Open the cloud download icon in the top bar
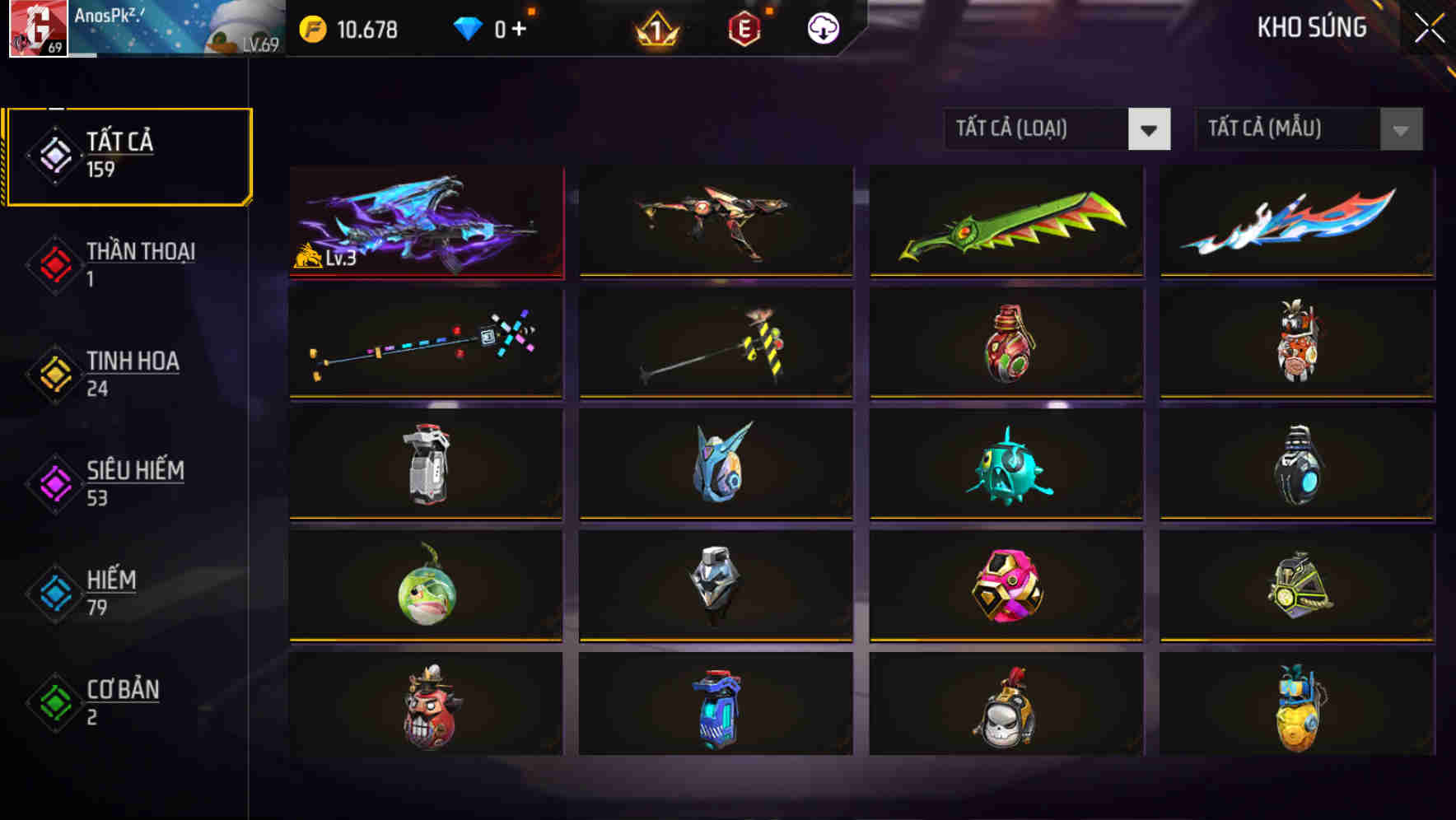This screenshot has width=1456, height=820. [821, 27]
